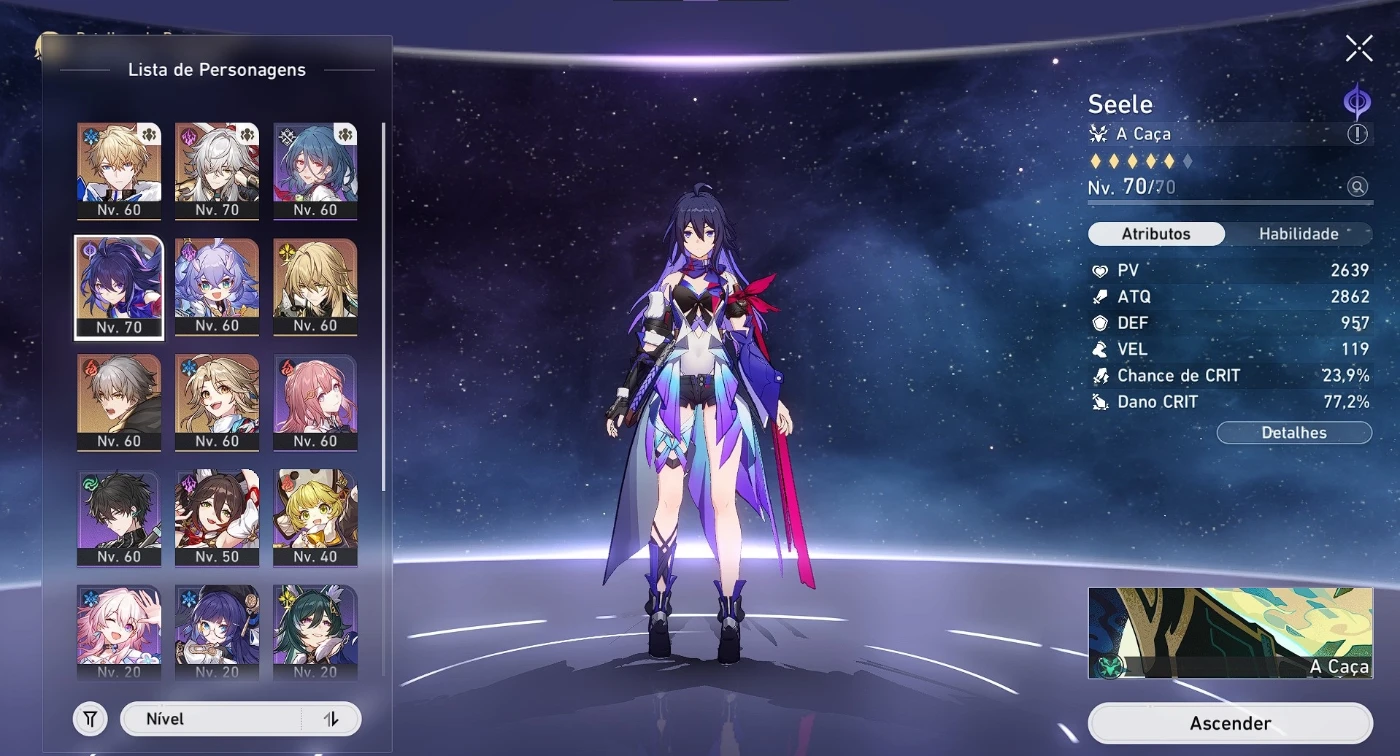This screenshot has height=756, width=1400.
Task: Choose the level 50 character portrait
Action: coord(217,516)
